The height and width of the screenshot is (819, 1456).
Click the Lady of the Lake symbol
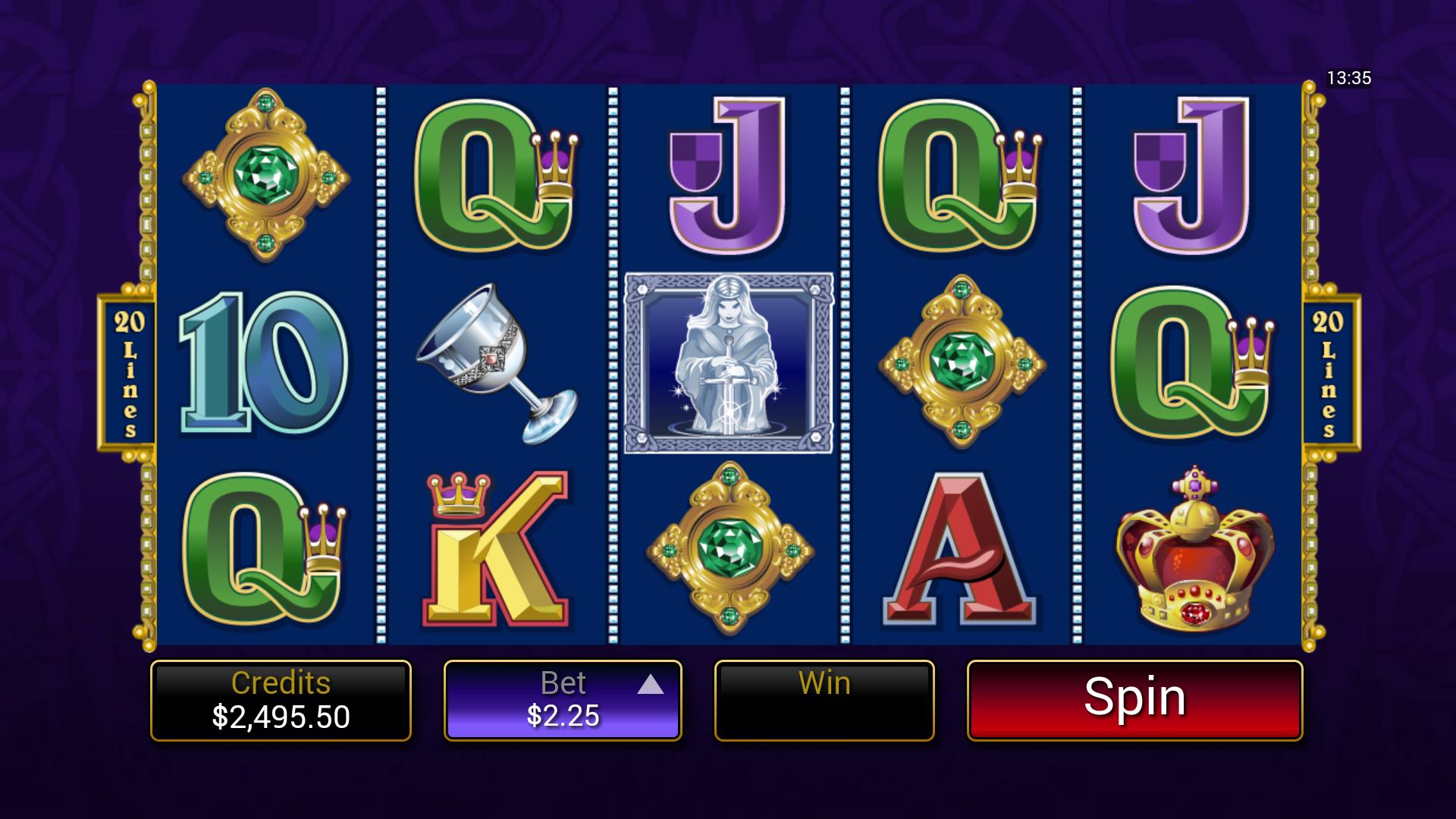tap(730, 364)
